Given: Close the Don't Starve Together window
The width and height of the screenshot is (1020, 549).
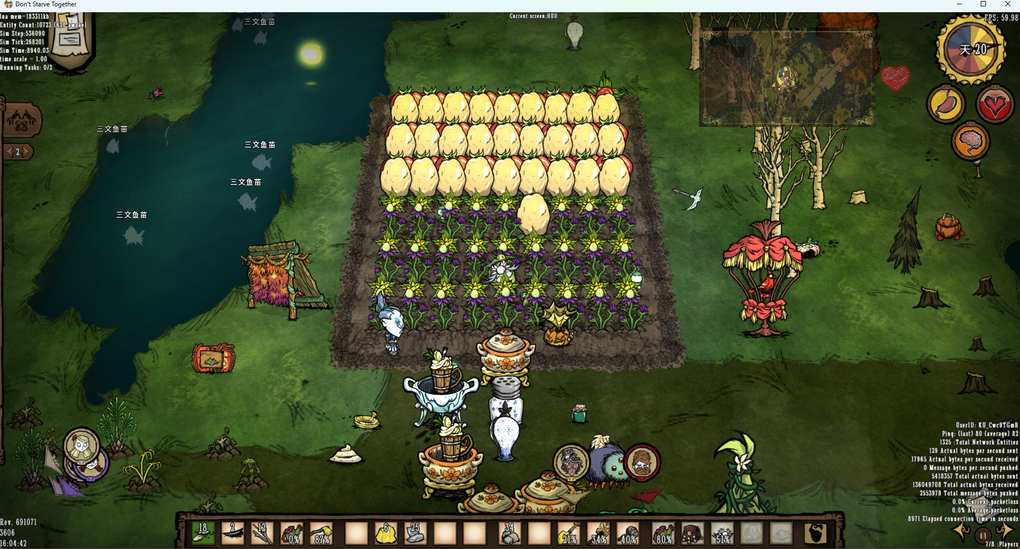Looking at the screenshot, I should click(1006, 5).
